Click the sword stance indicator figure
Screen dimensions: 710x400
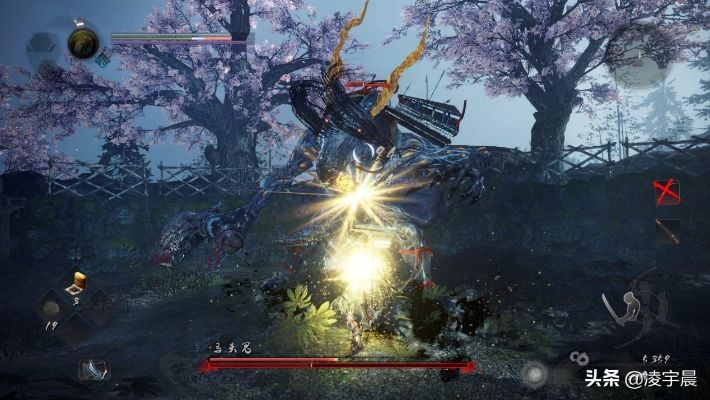[629, 313]
